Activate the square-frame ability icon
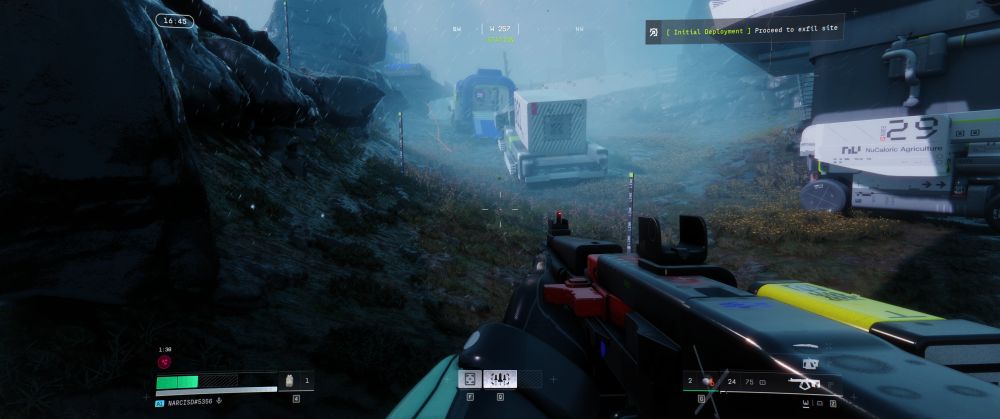Image resolution: width=1000 pixels, height=419 pixels. (468, 379)
